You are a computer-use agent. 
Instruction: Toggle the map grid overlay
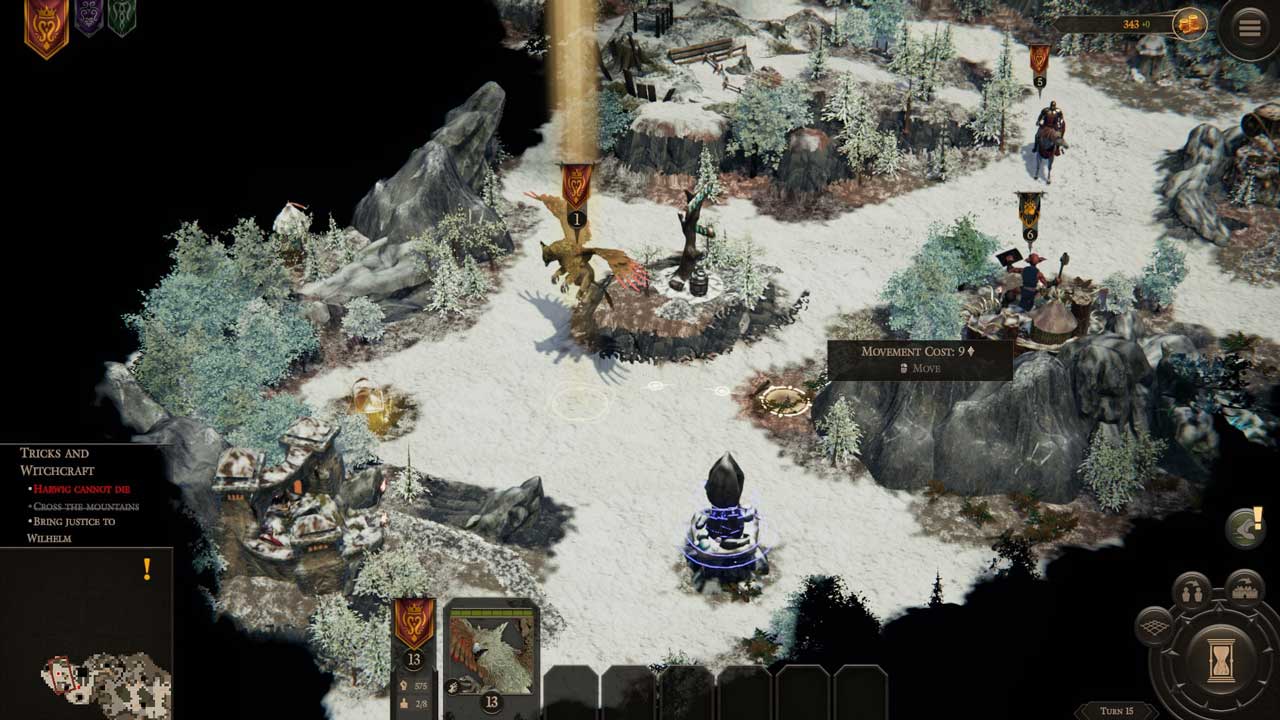[x=1154, y=626]
